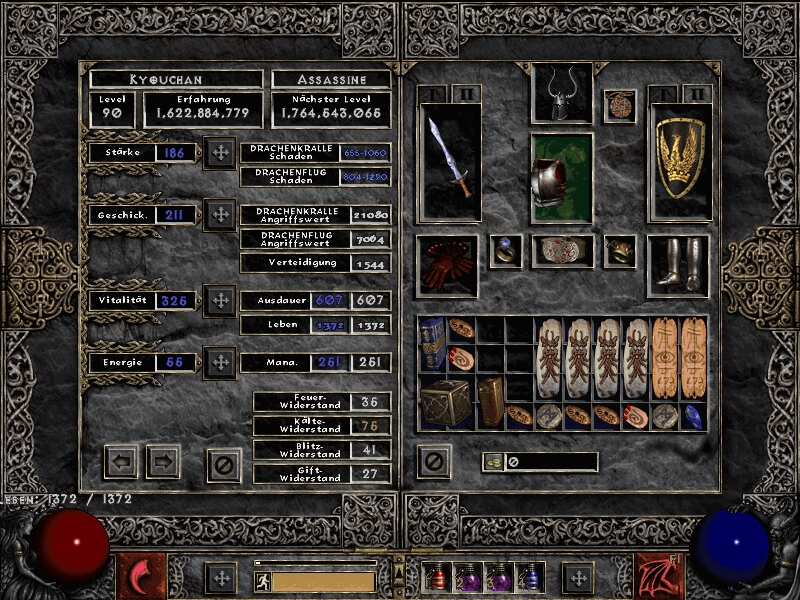Select the golden eagle shield
The height and width of the screenshot is (600, 800).
[x=679, y=160]
